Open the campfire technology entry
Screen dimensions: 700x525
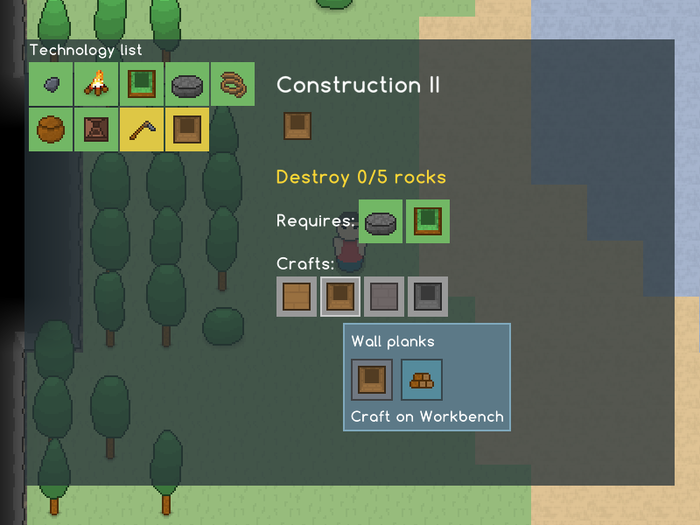click(97, 85)
